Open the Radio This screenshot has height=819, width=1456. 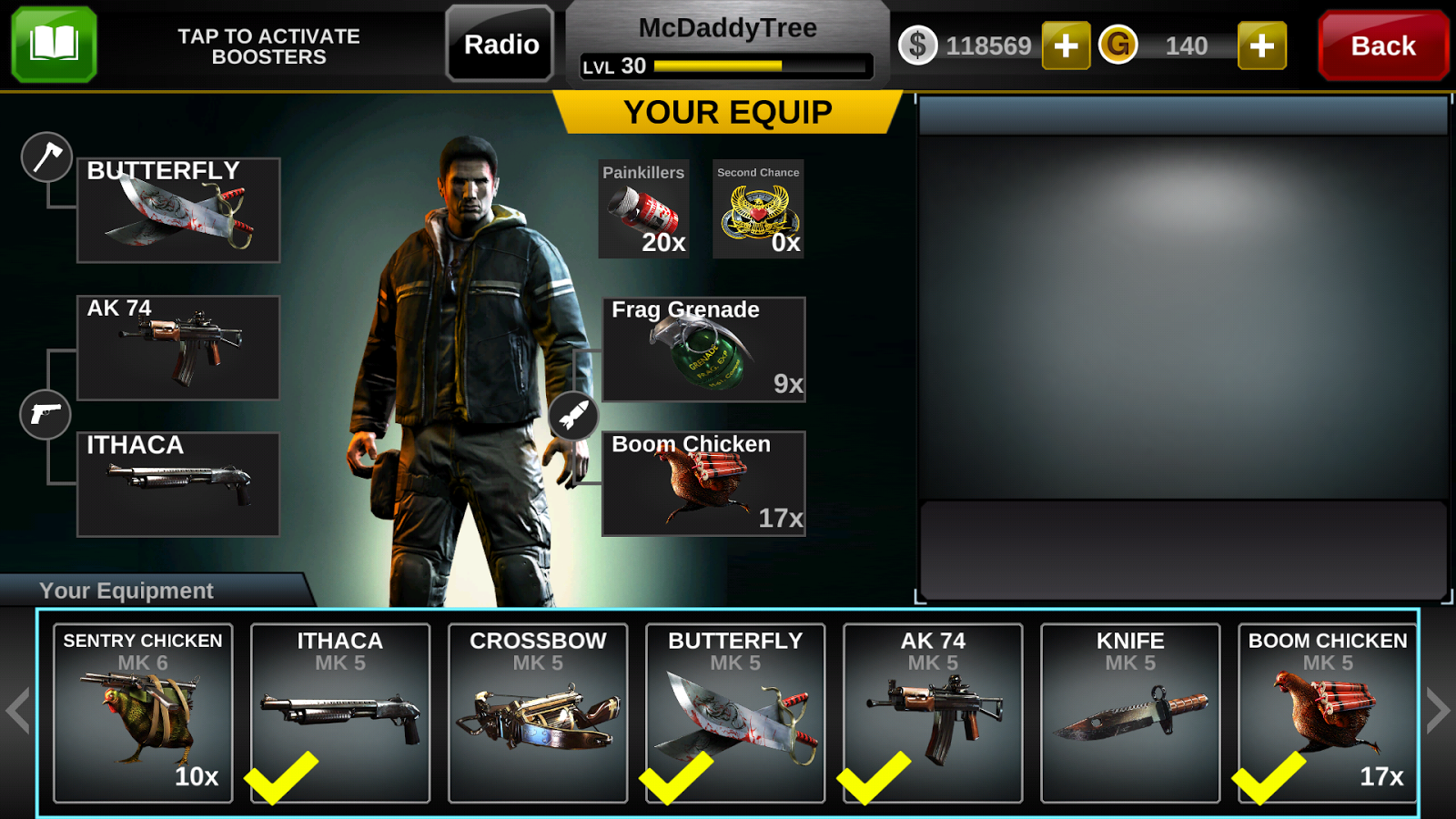pyautogui.click(x=499, y=44)
